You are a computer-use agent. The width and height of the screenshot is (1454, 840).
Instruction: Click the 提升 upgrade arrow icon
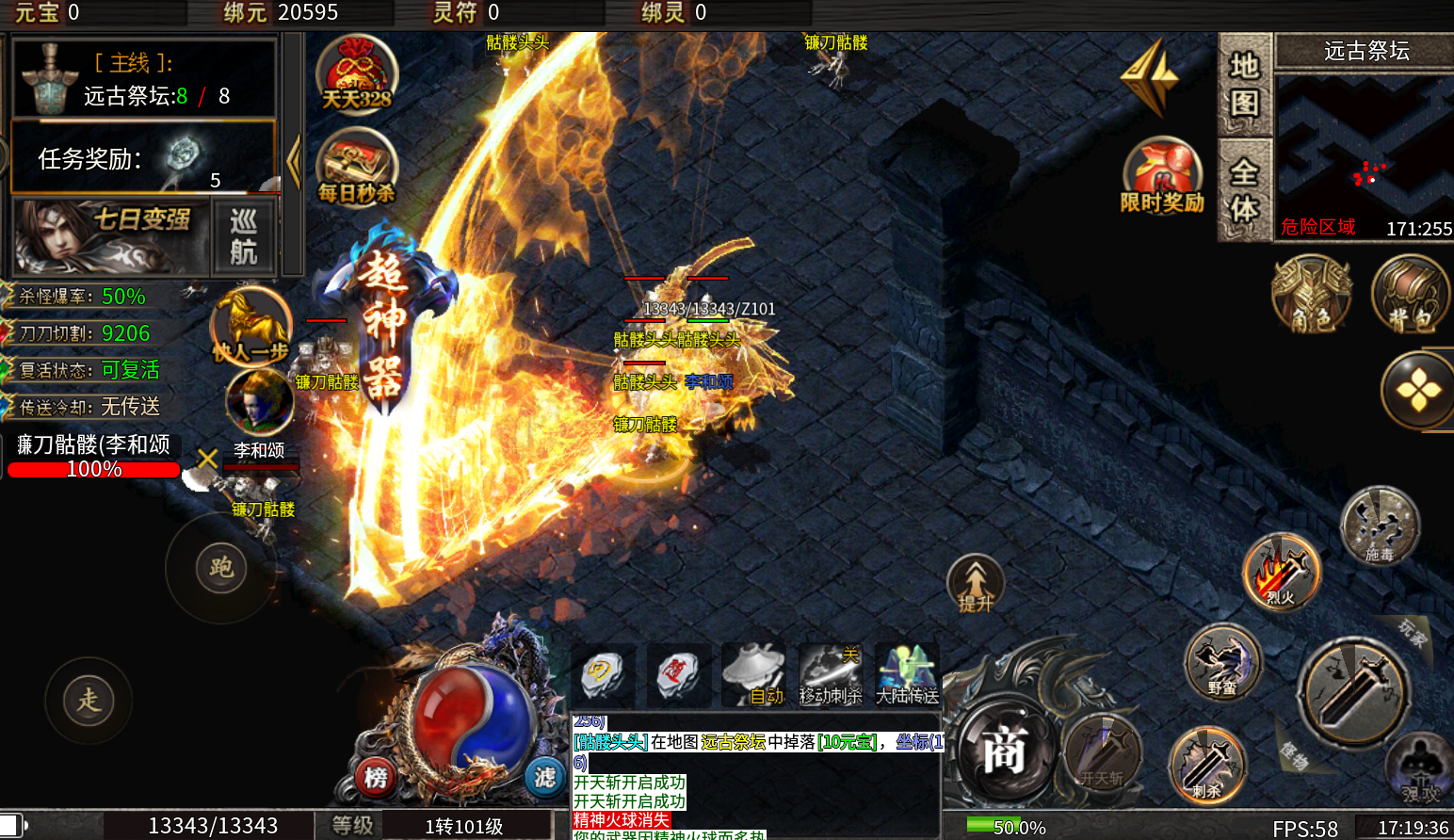coord(976,583)
